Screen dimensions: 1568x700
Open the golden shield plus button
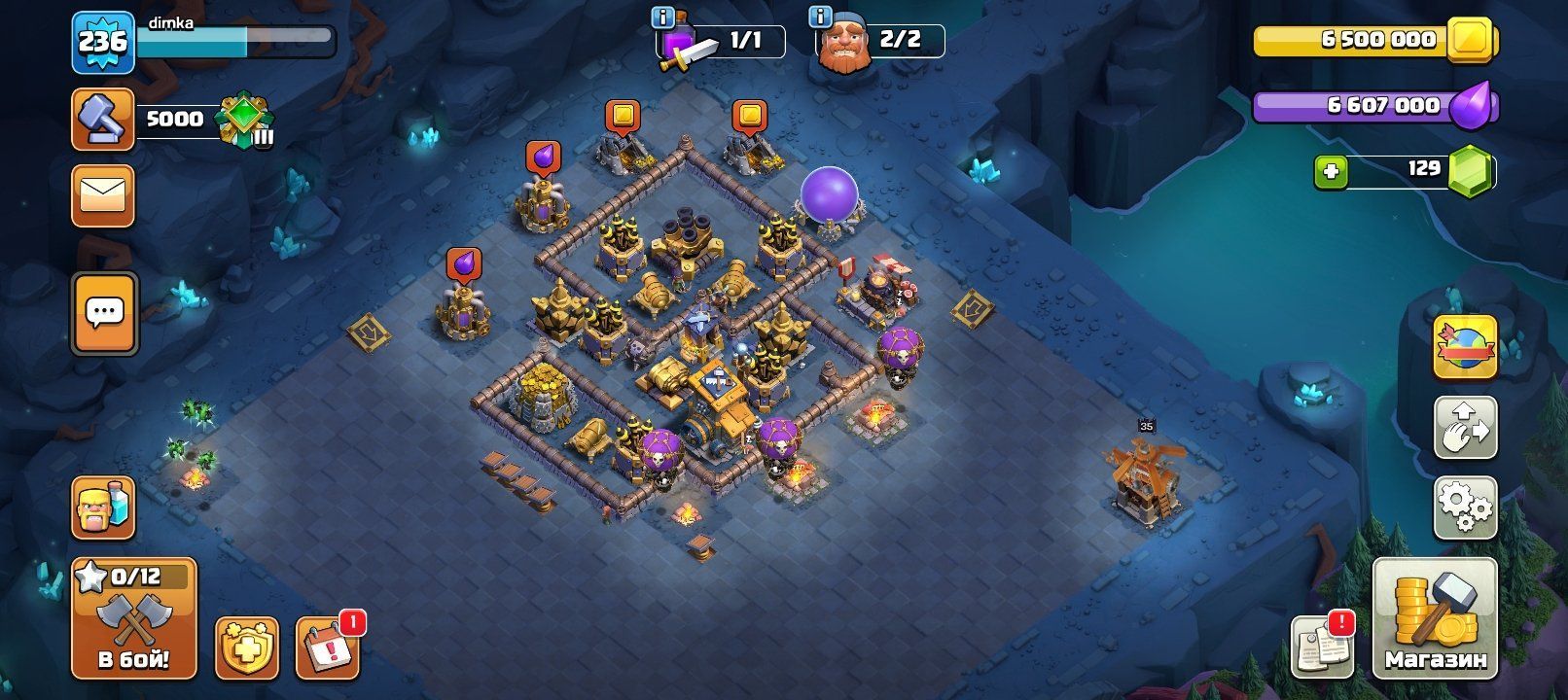click(246, 647)
